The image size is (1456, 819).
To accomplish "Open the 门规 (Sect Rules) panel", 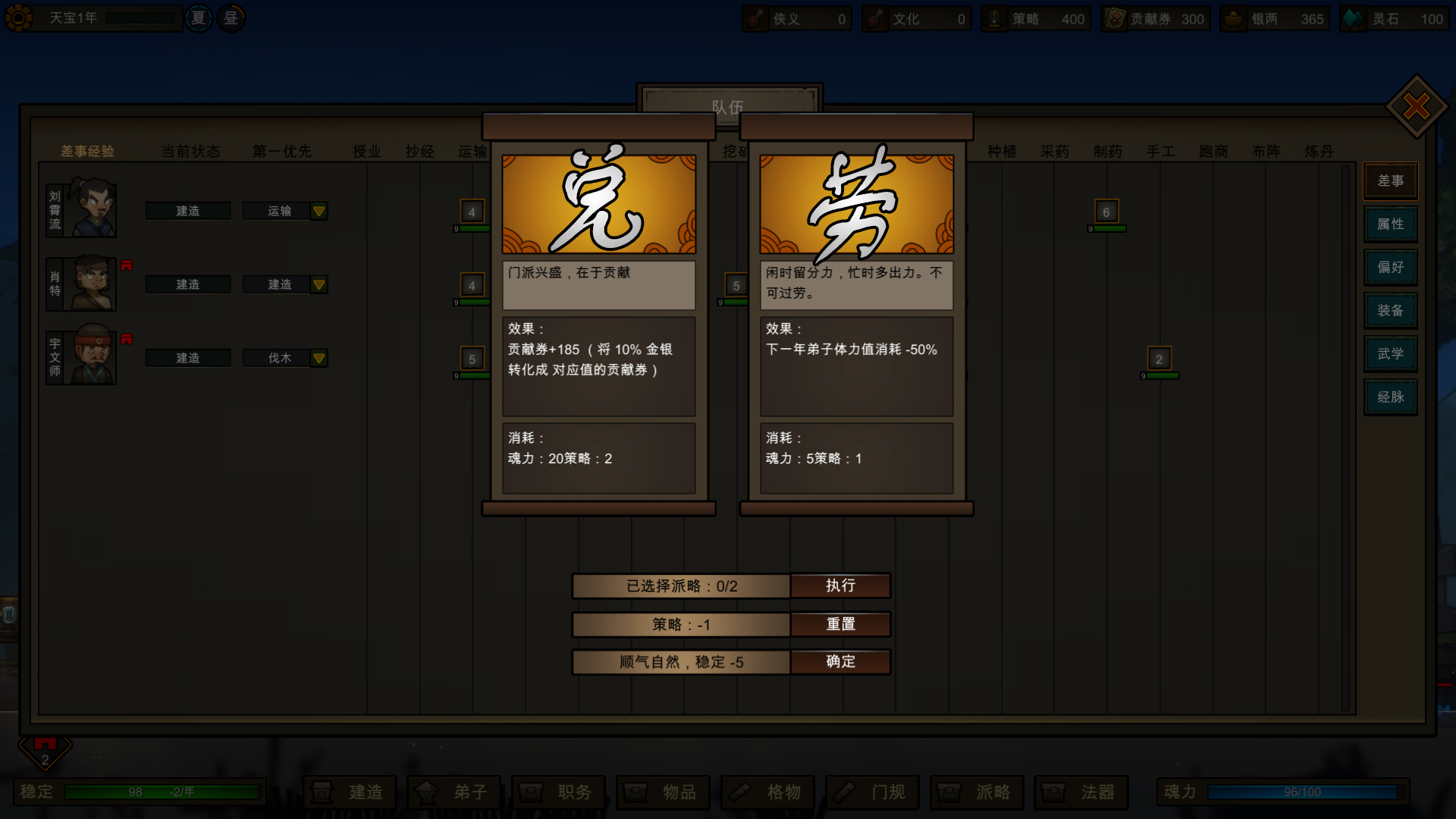I will click(x=873, y=792).
